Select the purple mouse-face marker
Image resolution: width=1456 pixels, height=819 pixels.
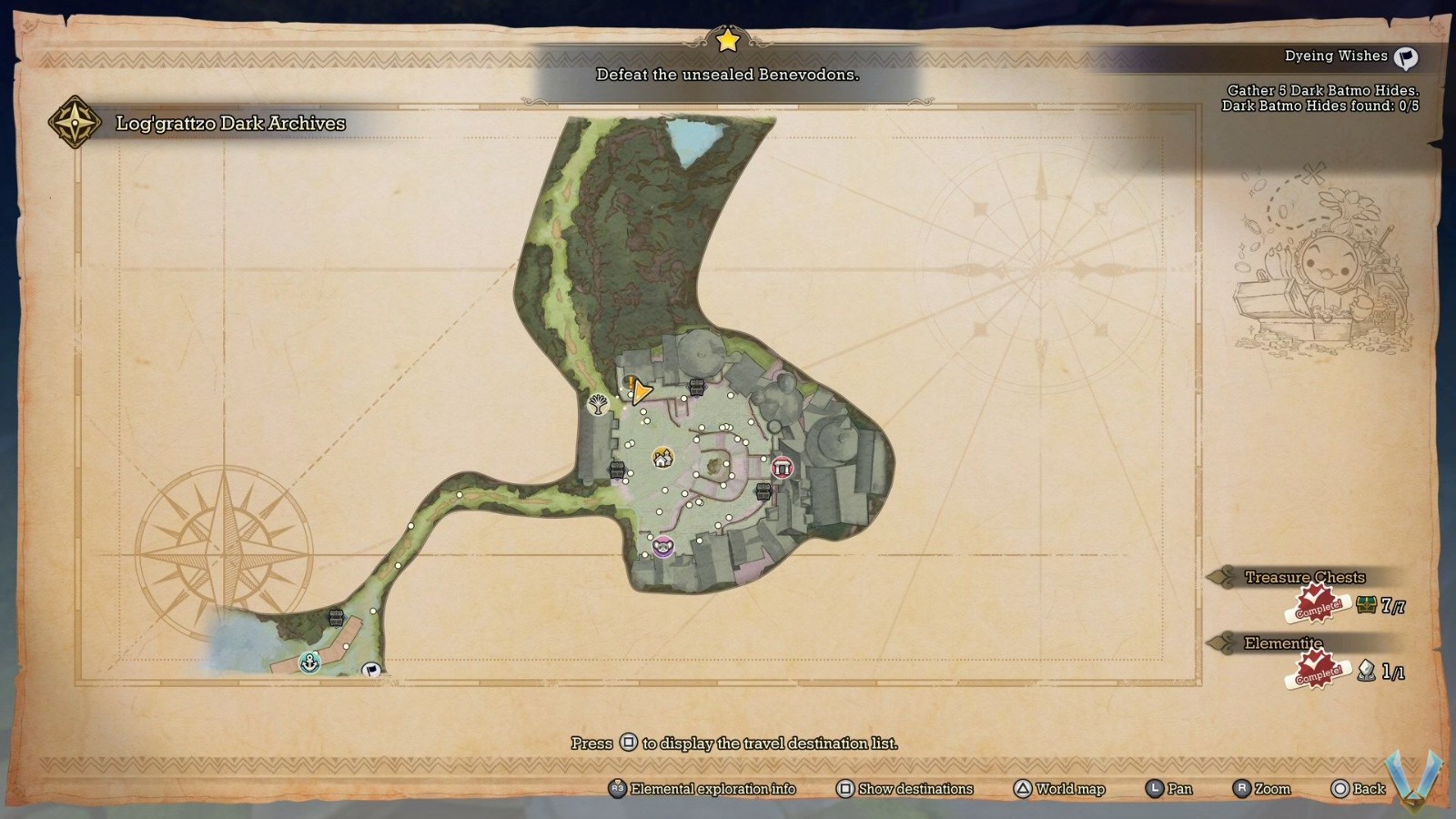662,547
